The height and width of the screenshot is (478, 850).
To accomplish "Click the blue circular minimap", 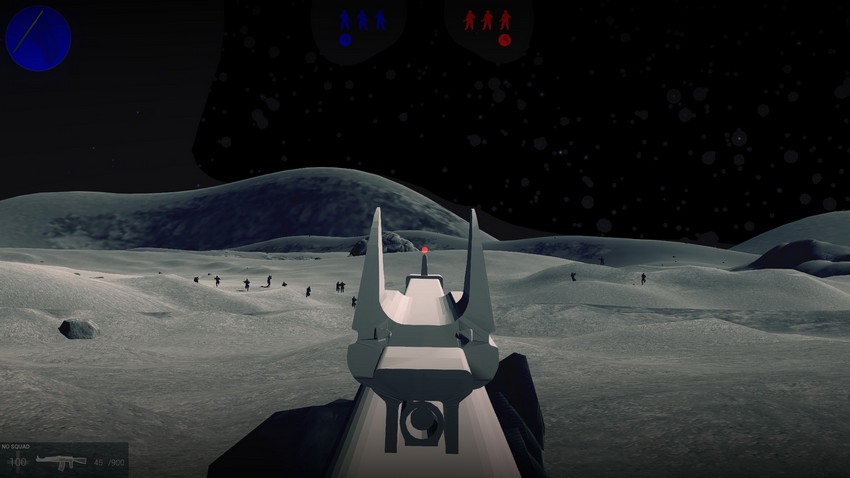I will tap(38, 38).
